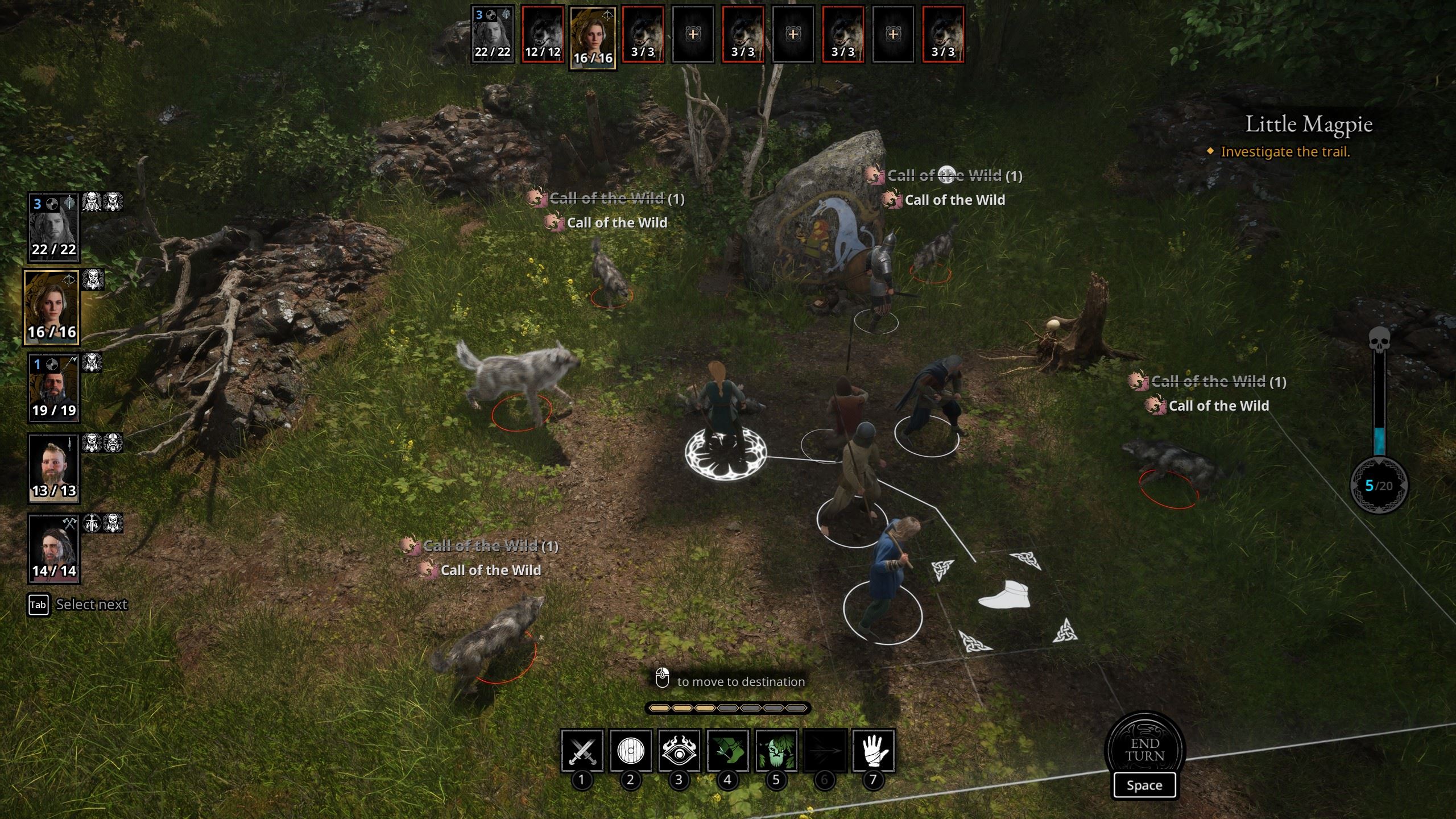Select the bandaged hand ability
Image resolution: width=1456 pixels, height=819 pixels.
point(874,751)
